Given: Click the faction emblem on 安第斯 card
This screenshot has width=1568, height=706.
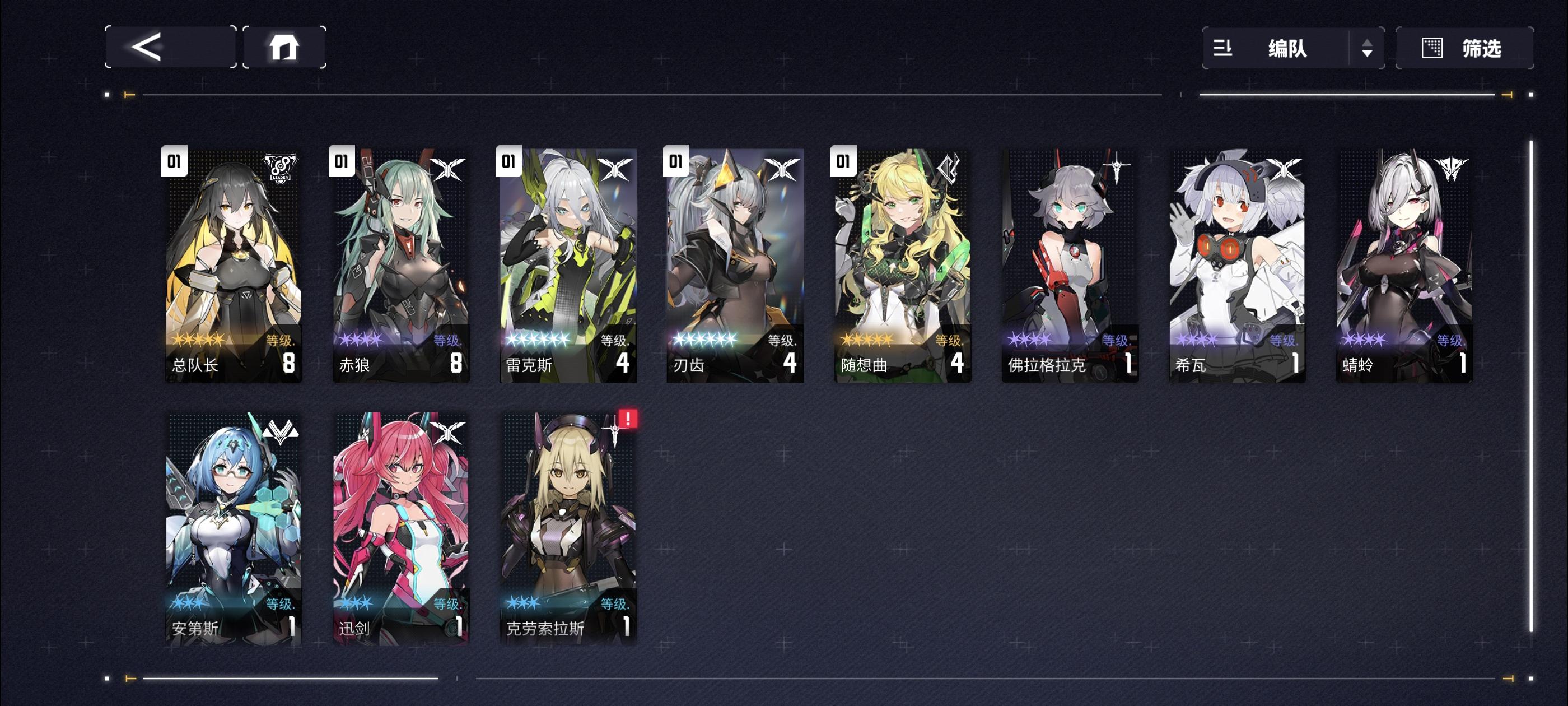Looking at the screenshot, I should tap(282, 433).
